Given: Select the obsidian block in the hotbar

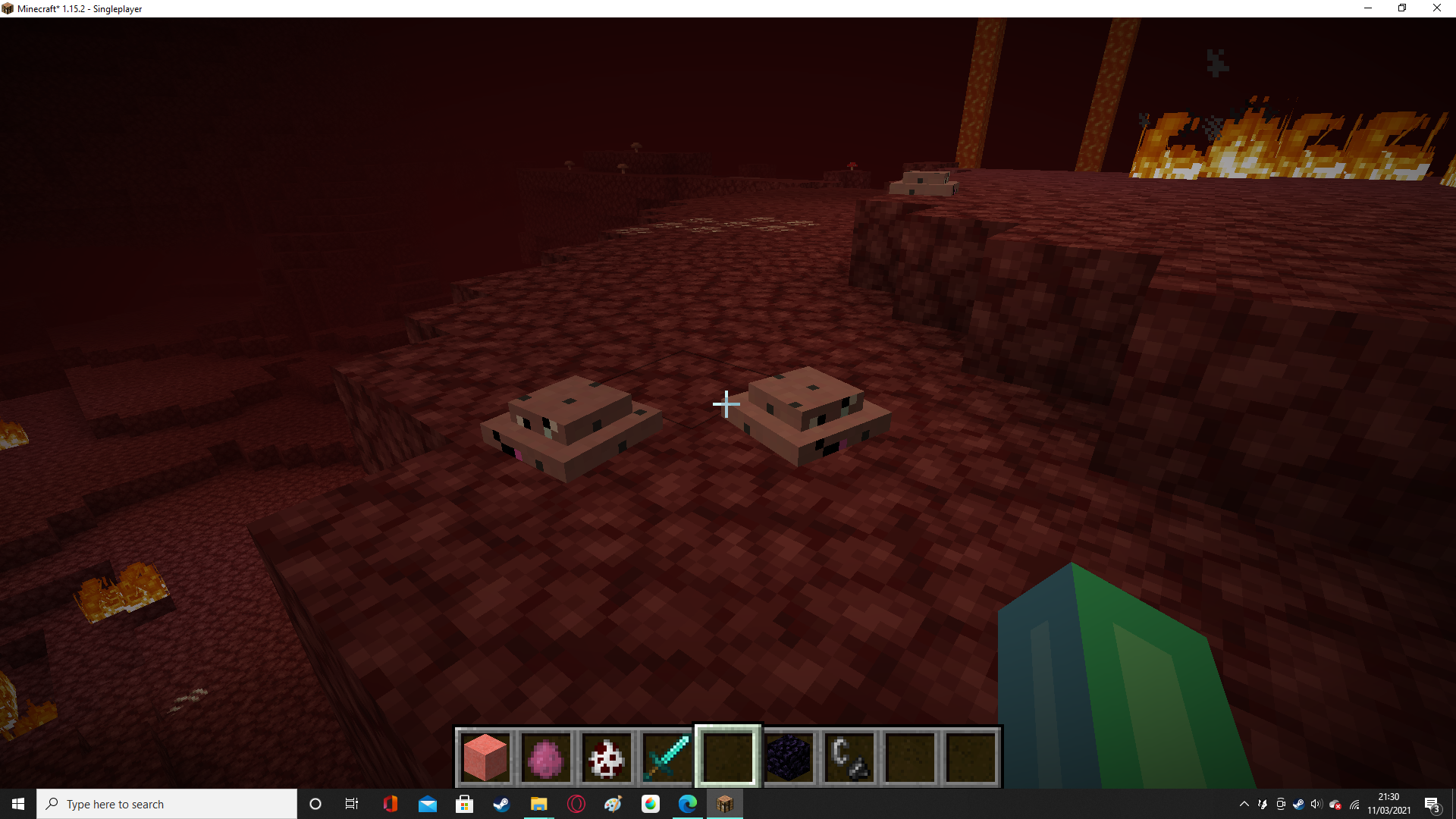Looking at the screenshot, I should point(789,756).
